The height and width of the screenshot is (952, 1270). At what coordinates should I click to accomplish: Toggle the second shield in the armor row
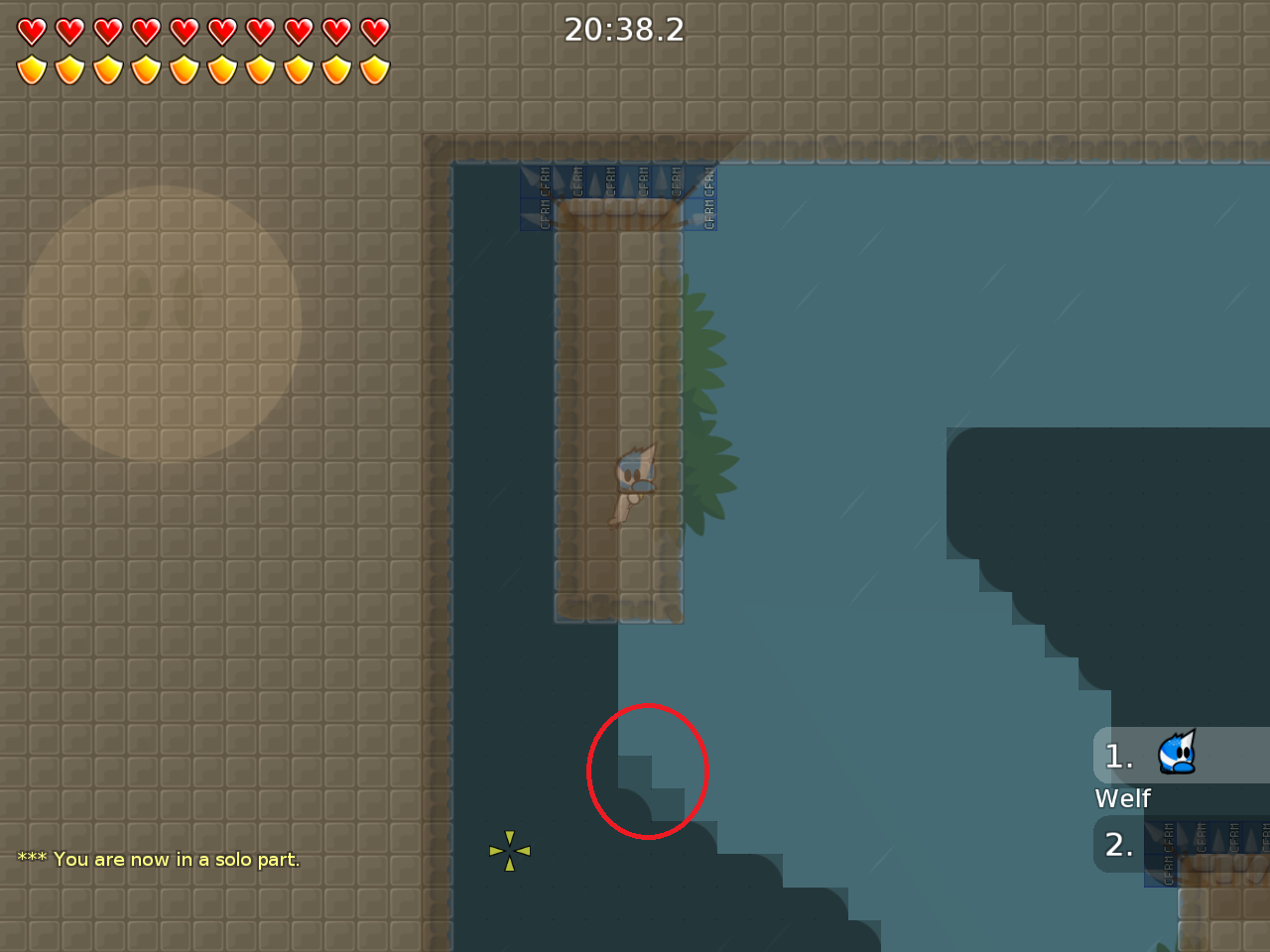tap(70, 67)
